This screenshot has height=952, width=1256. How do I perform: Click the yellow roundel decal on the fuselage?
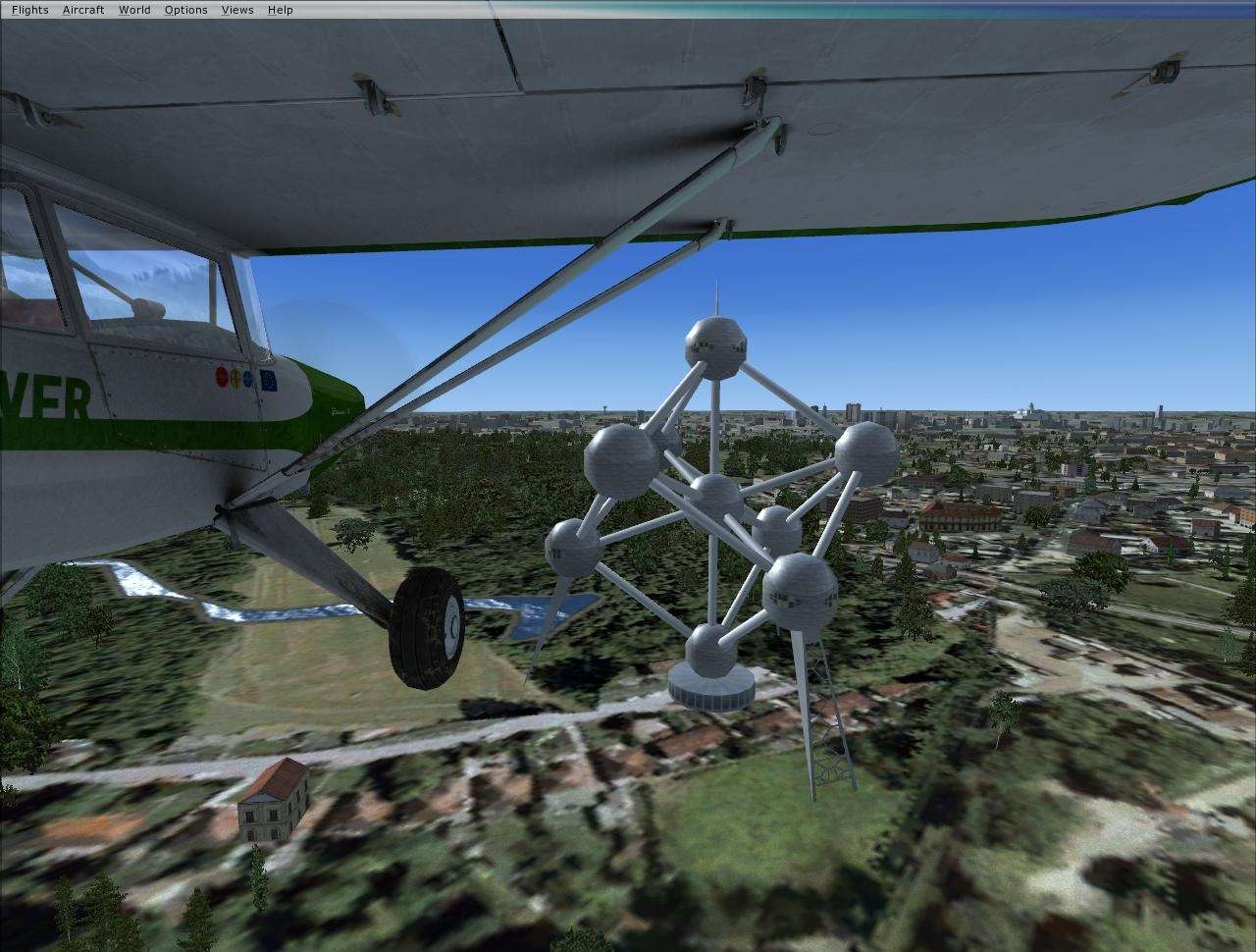click(x=235, y=376)
